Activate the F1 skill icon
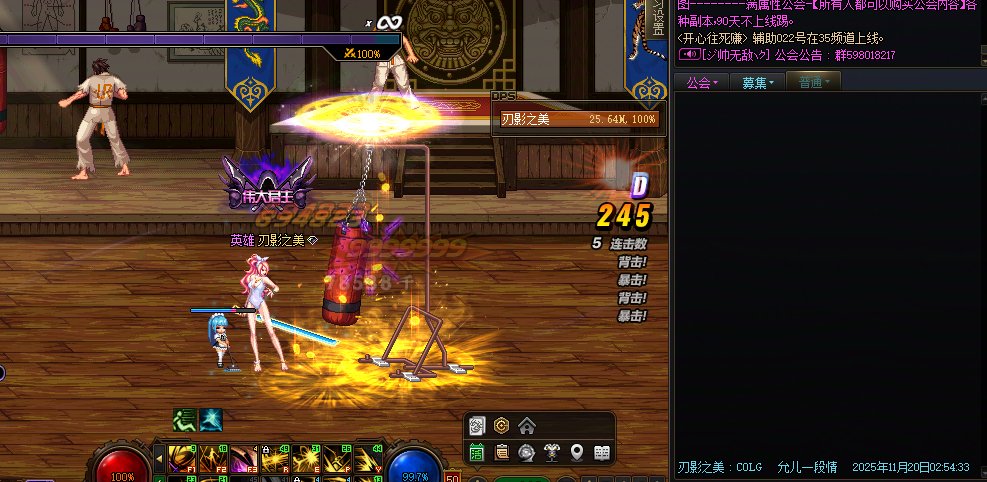 pyautogui.click(x=182, y=458)
